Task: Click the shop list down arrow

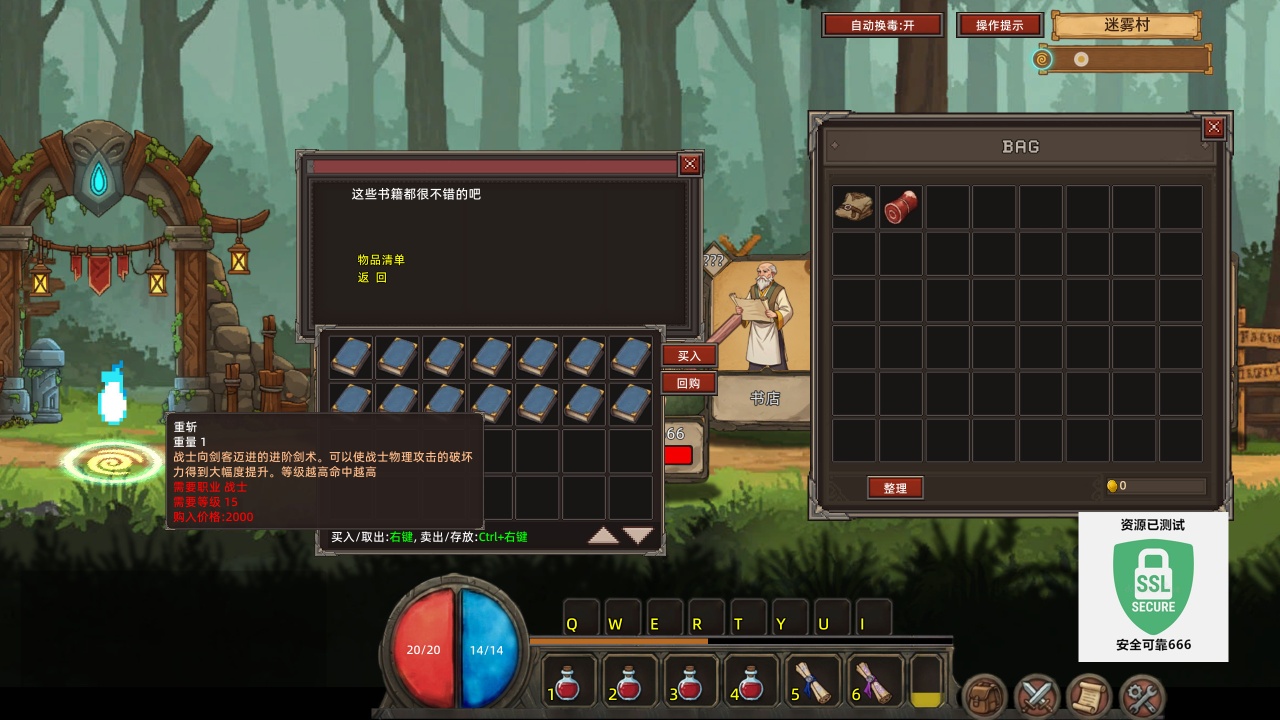Action: coord(638,536)
